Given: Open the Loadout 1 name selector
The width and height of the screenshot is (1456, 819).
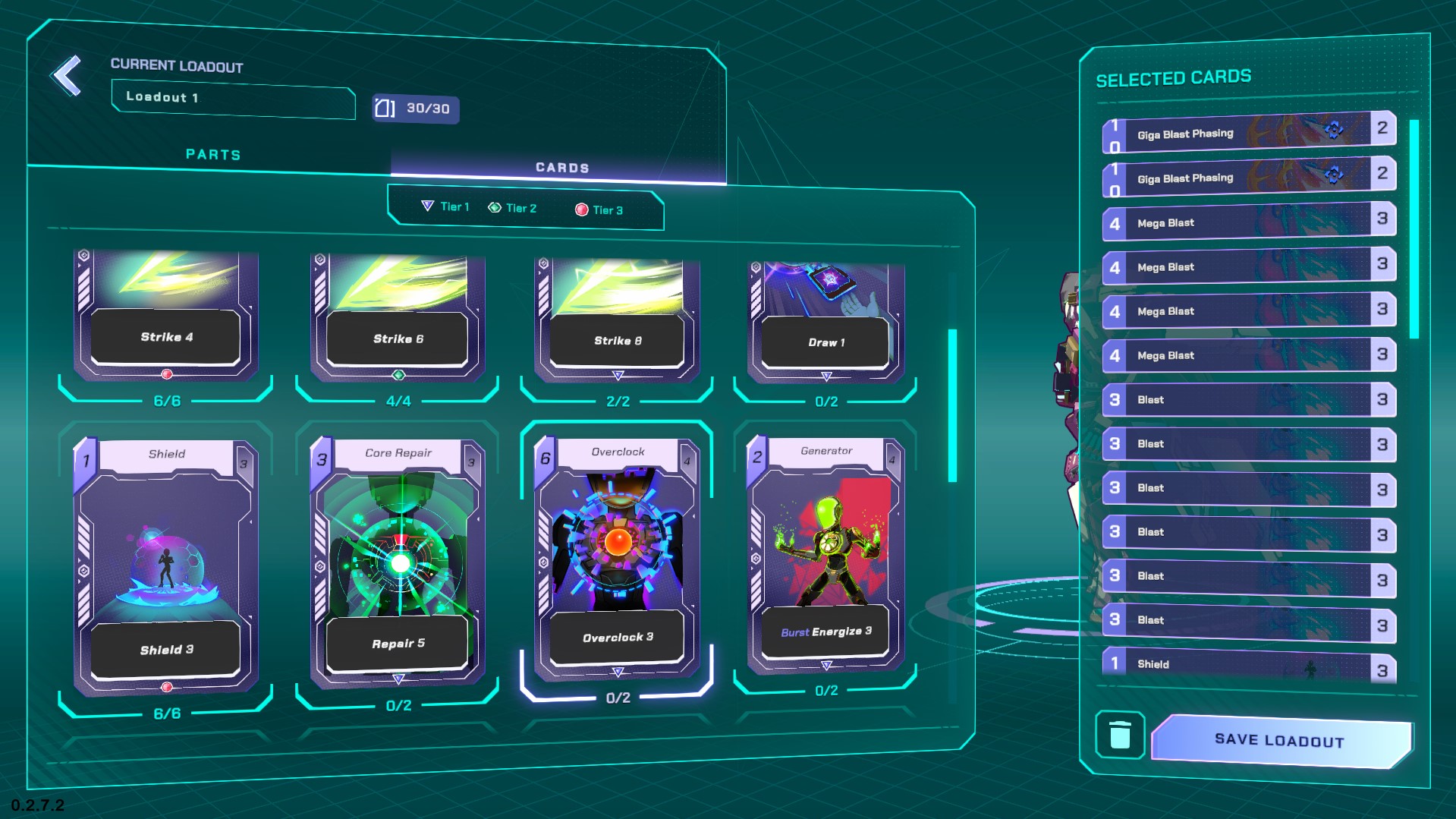Looking at the screenshot, I should tap(233, 100).
